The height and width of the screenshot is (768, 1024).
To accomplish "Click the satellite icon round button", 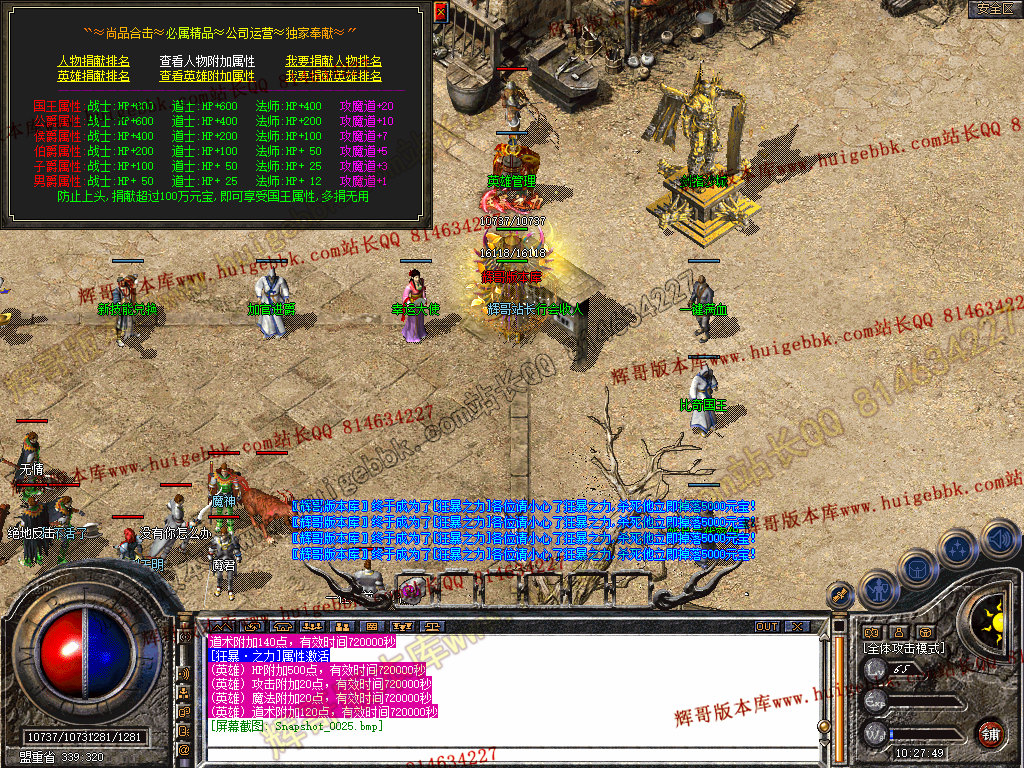I will point(840,593).
